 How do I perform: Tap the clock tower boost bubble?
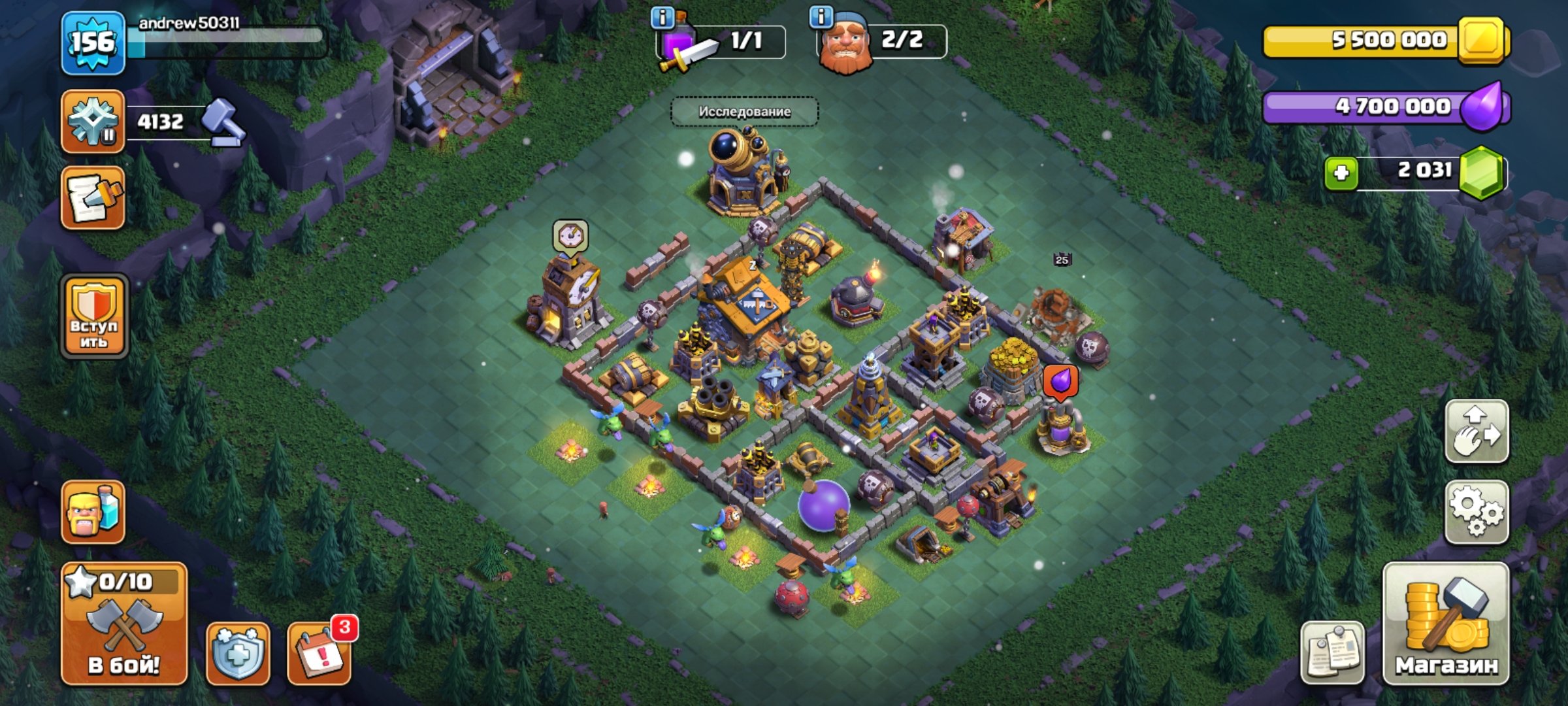pos(570,237)
